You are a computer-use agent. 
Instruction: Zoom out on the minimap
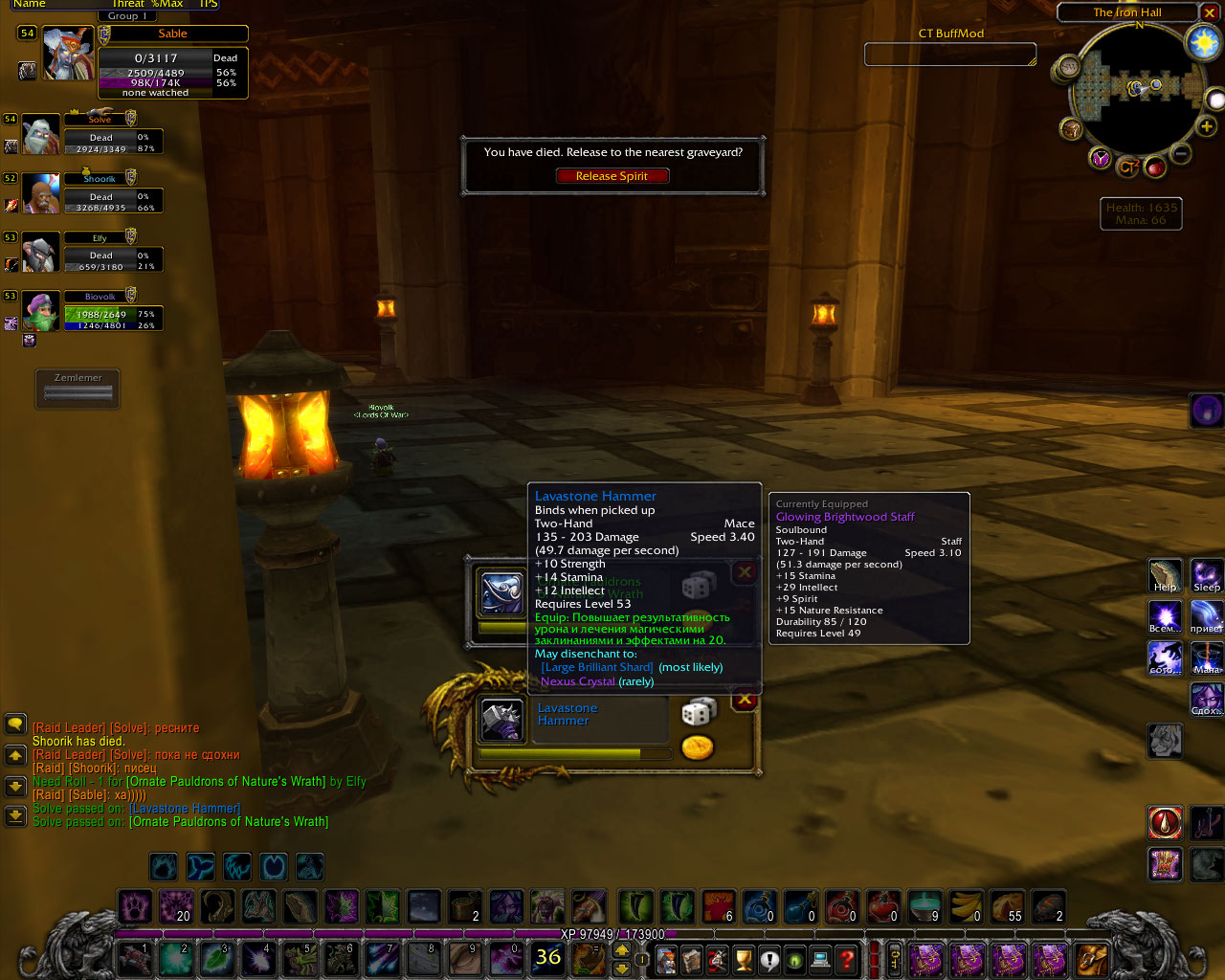(1182, 153)
